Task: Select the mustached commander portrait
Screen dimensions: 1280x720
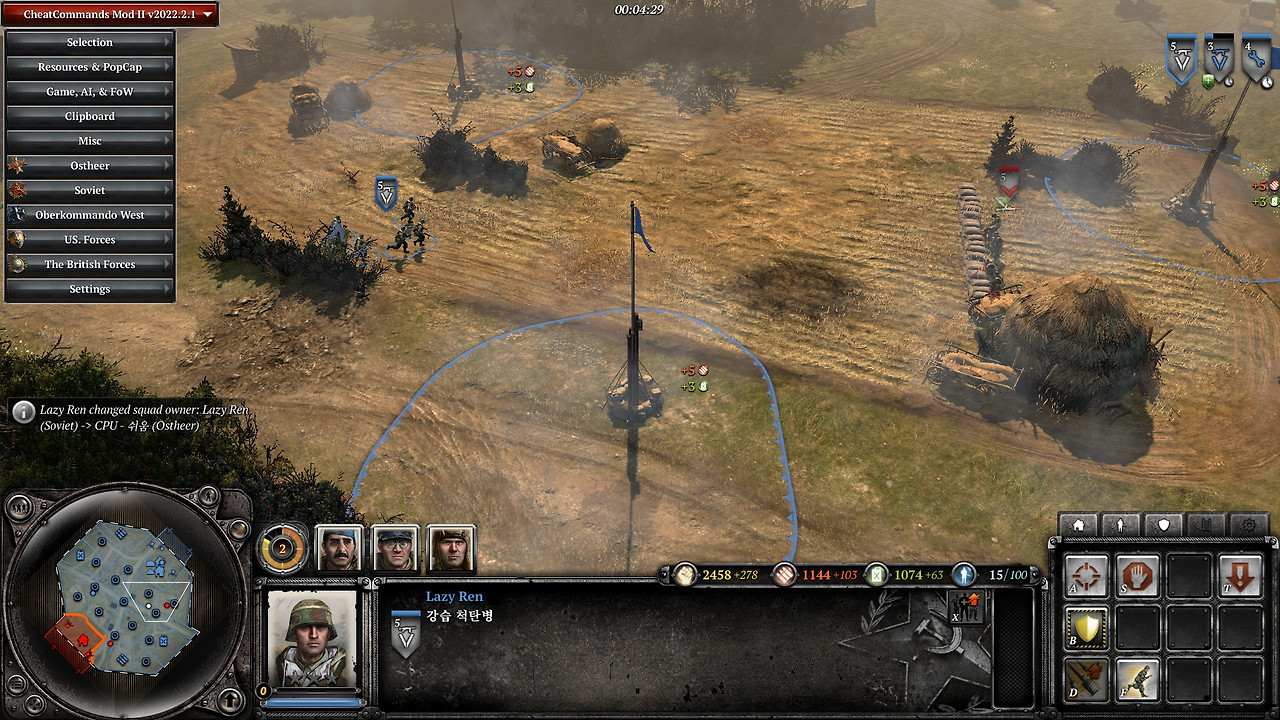Action: (x=339, y=548)
